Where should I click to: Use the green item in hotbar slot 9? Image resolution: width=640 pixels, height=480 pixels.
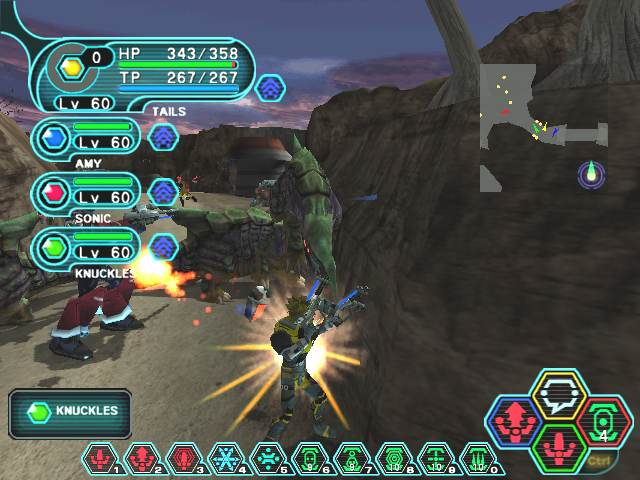tap(437, 459)
